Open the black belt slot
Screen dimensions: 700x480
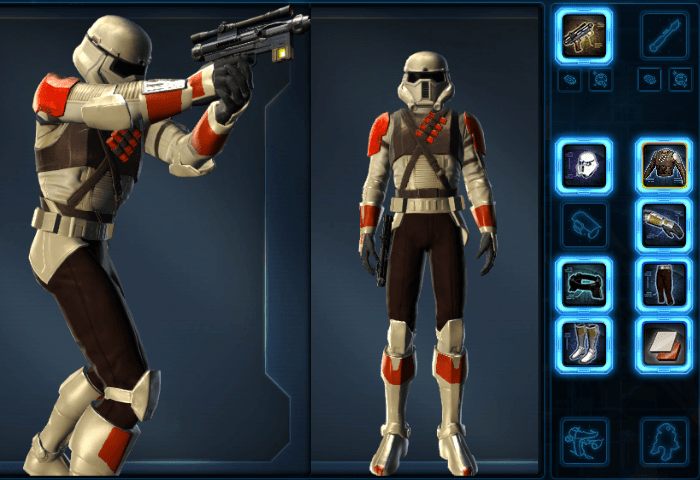click(584, 286)
